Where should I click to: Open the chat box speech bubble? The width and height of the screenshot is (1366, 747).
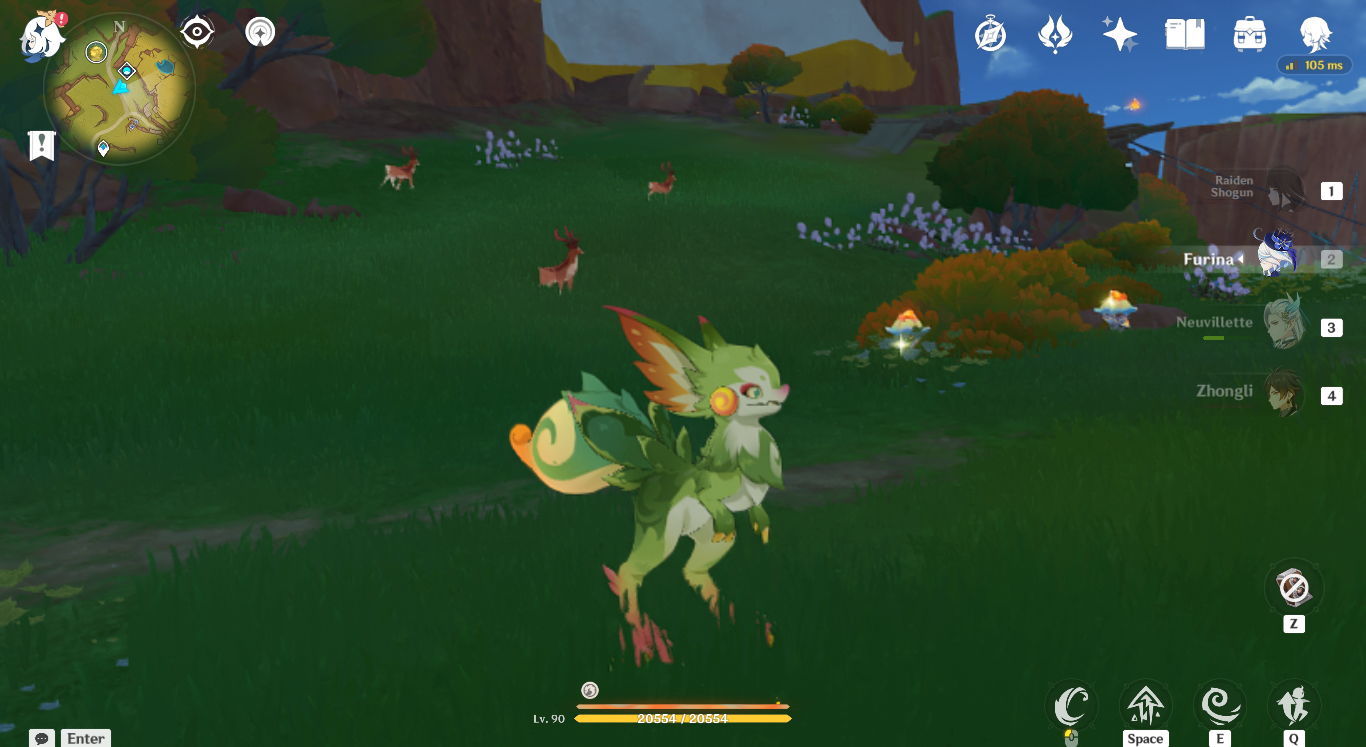click(42, 738)
